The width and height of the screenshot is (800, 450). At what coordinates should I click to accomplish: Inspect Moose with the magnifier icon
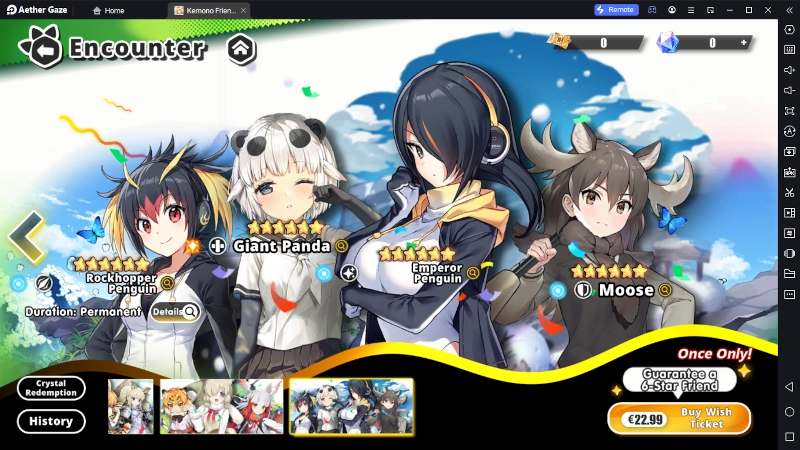(665, 290)
